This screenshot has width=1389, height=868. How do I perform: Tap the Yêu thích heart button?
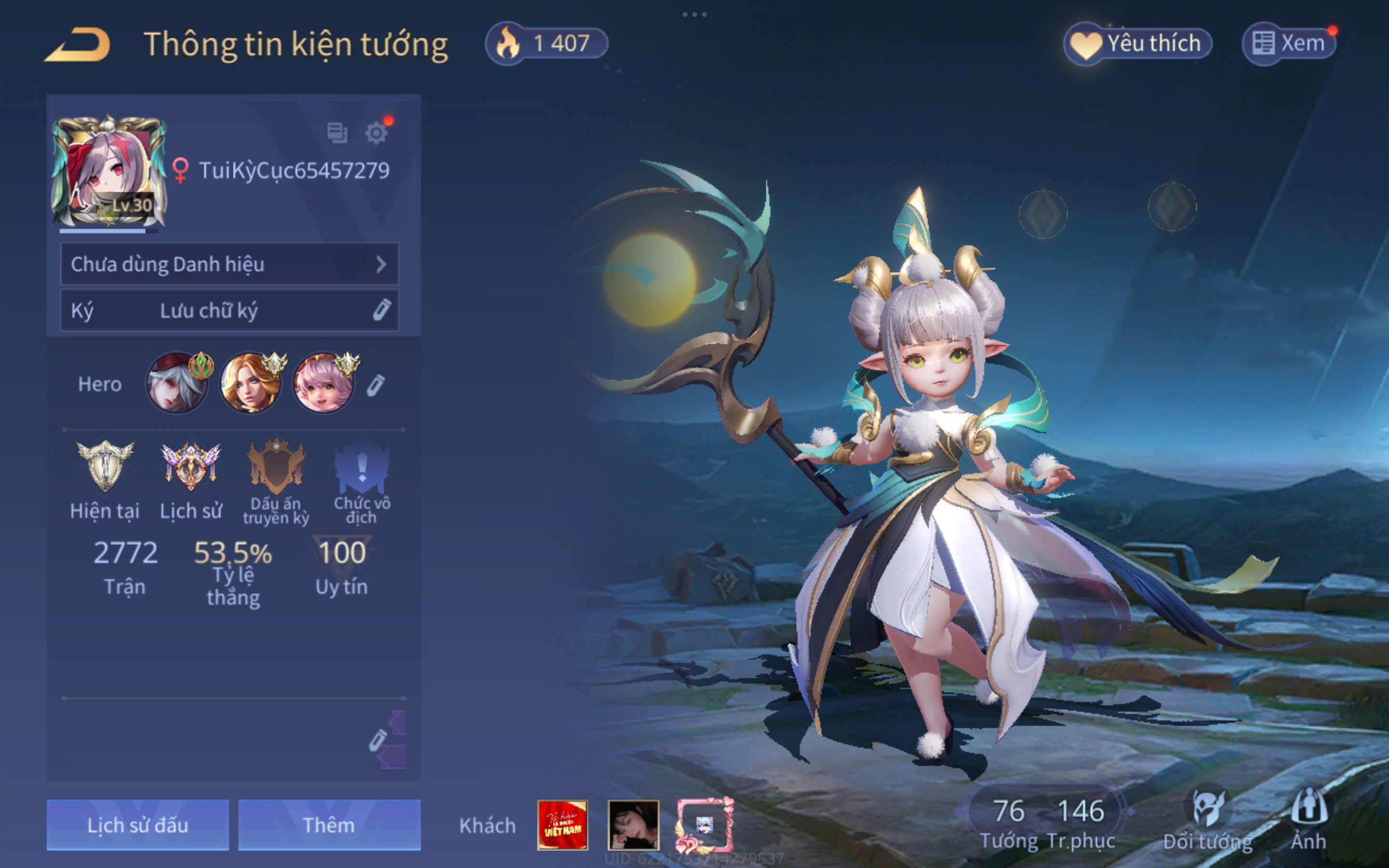click(x=1138, y=43)
